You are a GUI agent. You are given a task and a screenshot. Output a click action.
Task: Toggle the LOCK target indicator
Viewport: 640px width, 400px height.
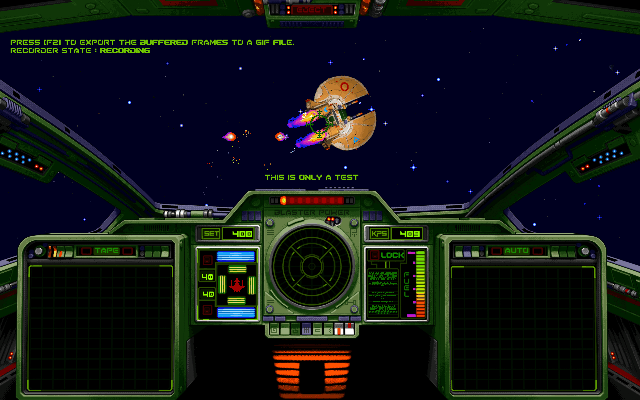tap(391, 256)
